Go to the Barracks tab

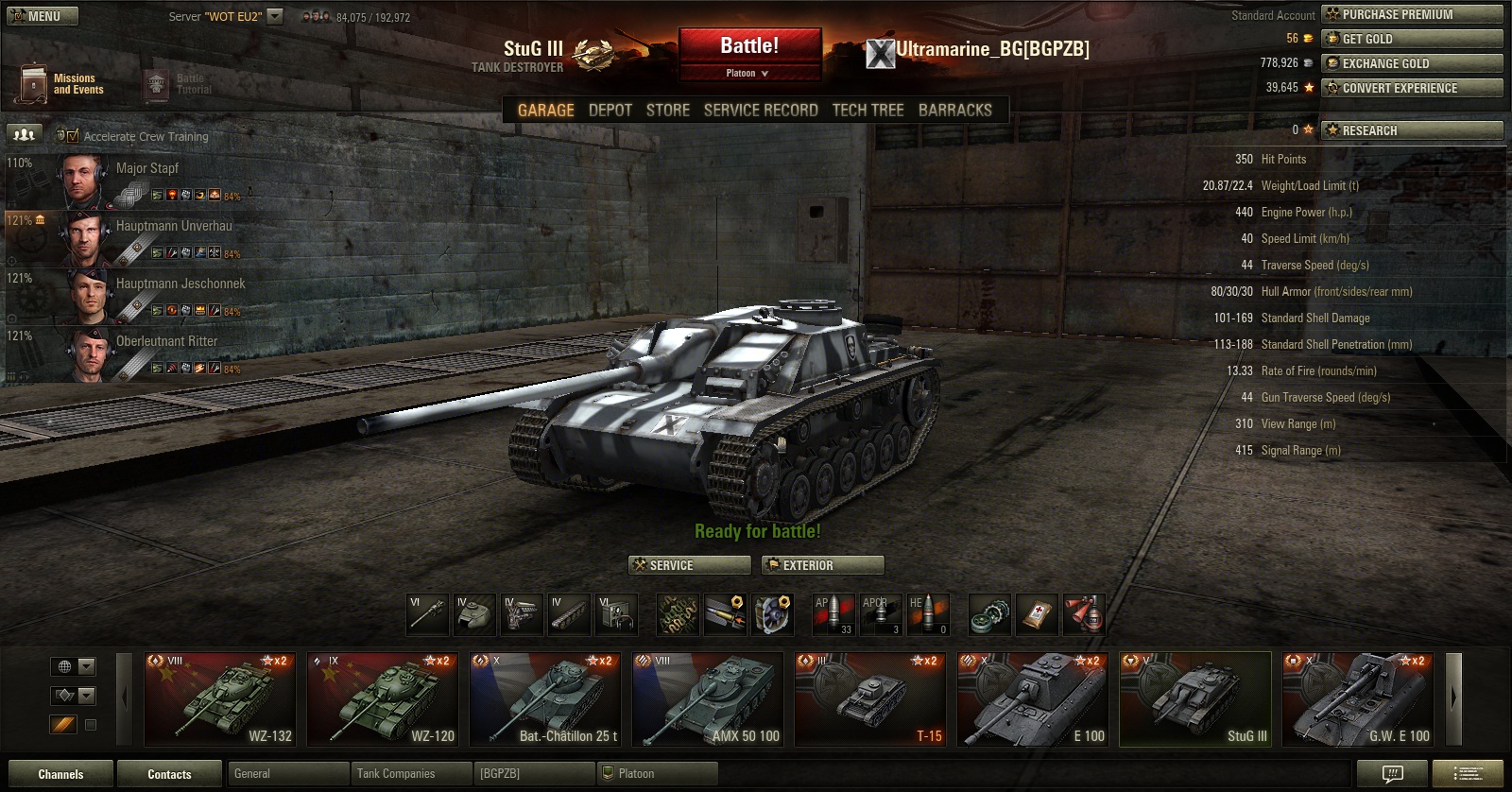tap(954, 110)
